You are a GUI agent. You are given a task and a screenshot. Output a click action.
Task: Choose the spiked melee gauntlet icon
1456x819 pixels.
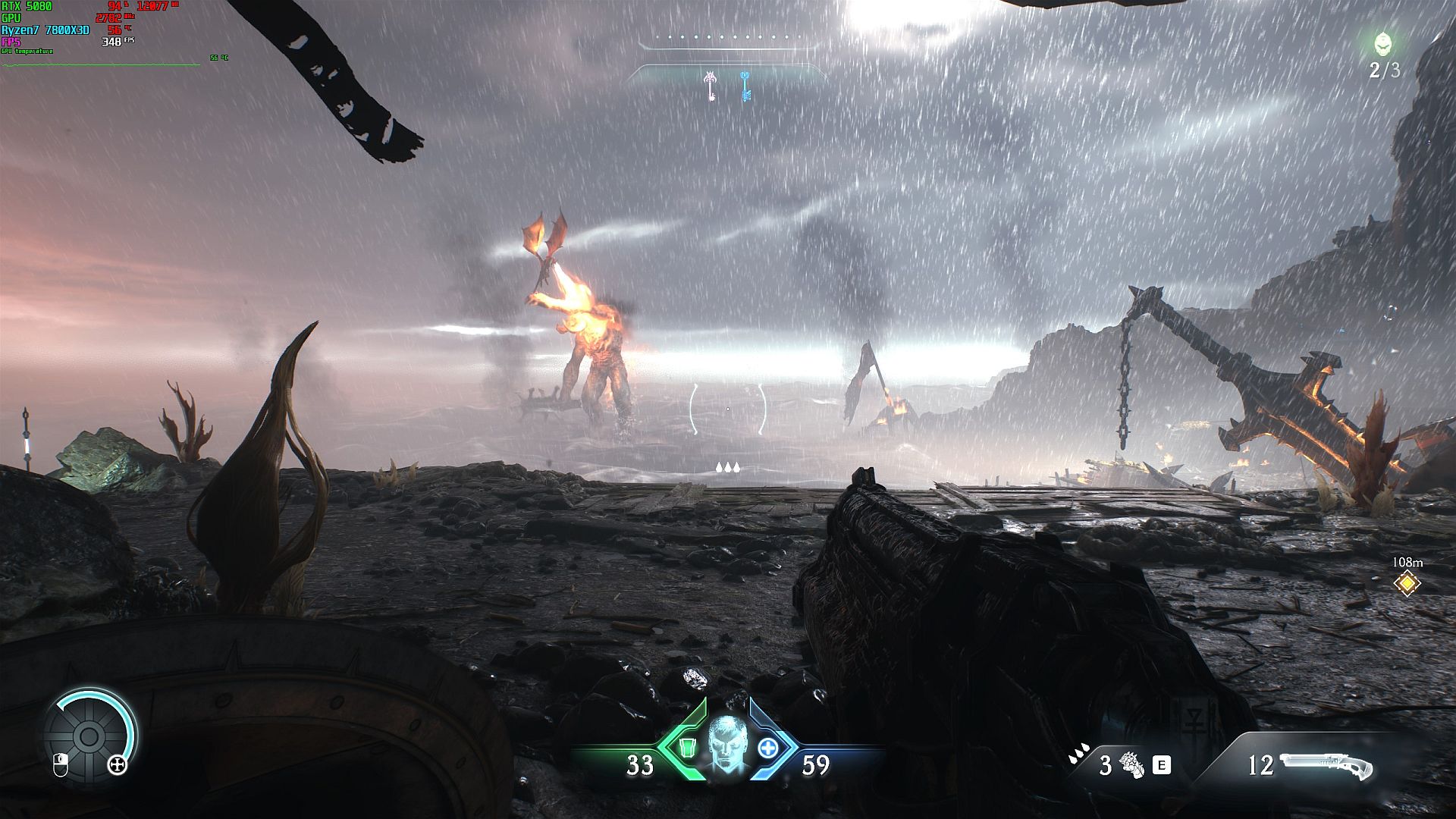(1132, 765)
